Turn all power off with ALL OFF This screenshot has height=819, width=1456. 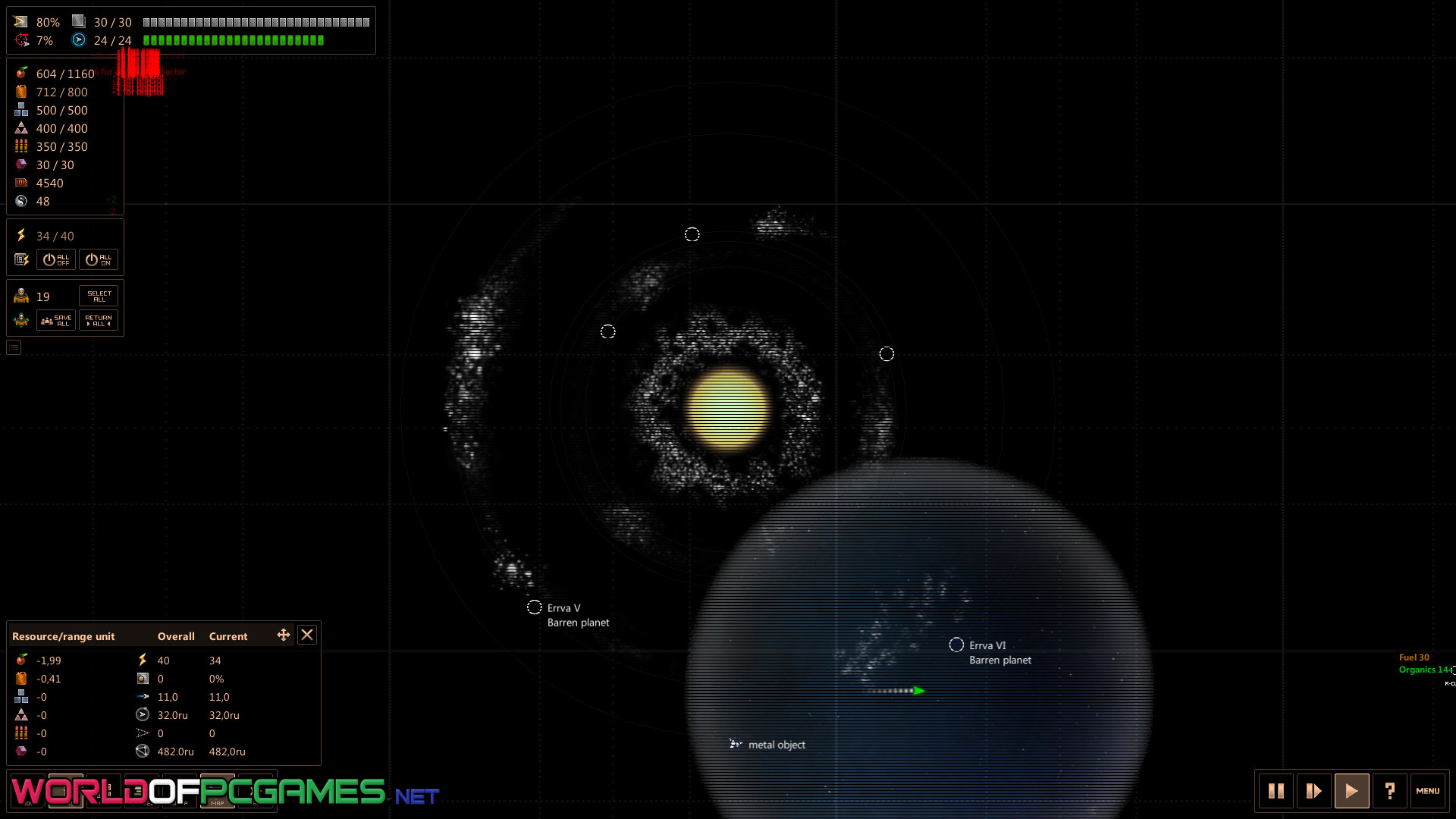(56, 260)
